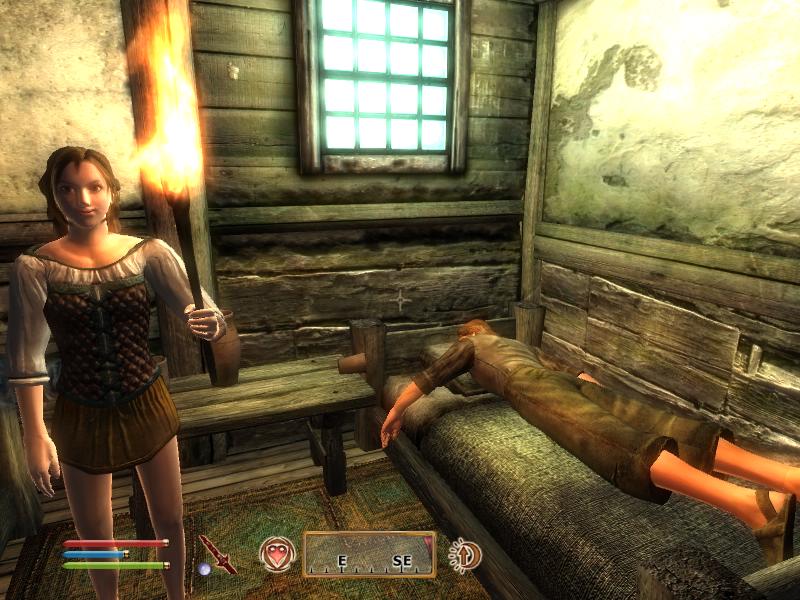Image resolution: width=800 pixels, height=600 pixels.
Task: Click the compass bar showing E and SE
Action: 370,554
